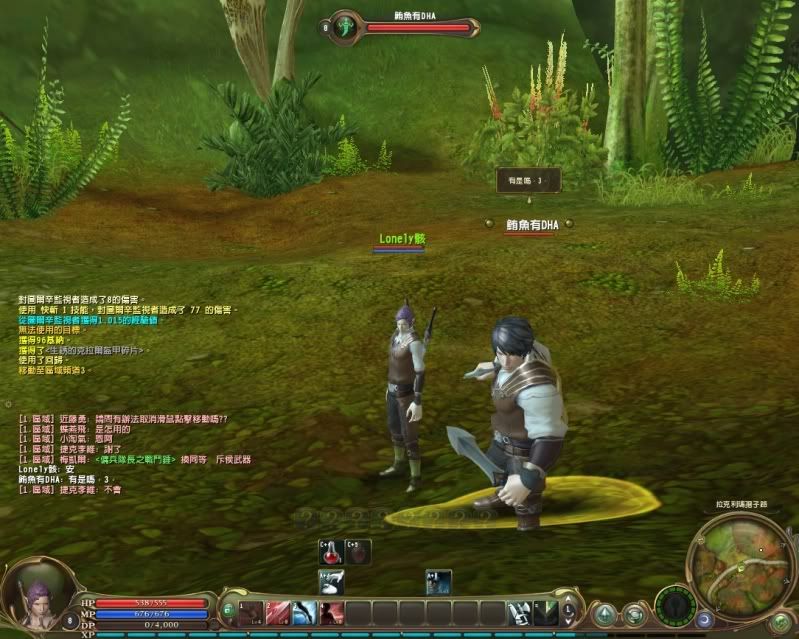Click the red potion quick slot
799x639 pixels.
pyautogui.click(x=331, y=551)
